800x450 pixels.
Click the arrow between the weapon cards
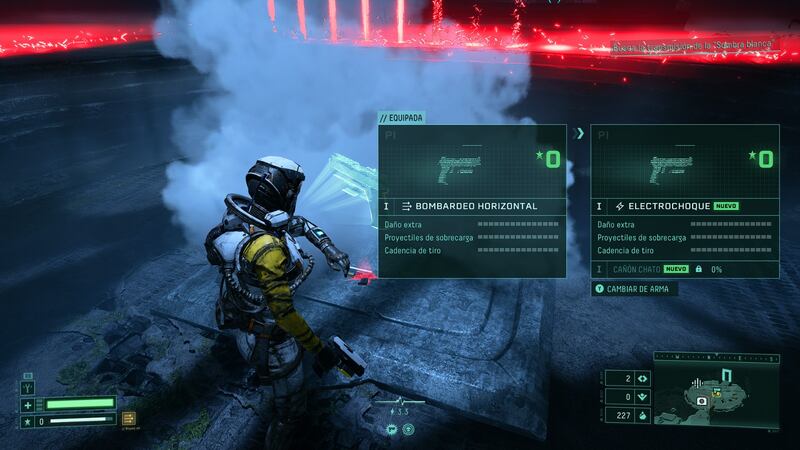[x=578, y=132]
